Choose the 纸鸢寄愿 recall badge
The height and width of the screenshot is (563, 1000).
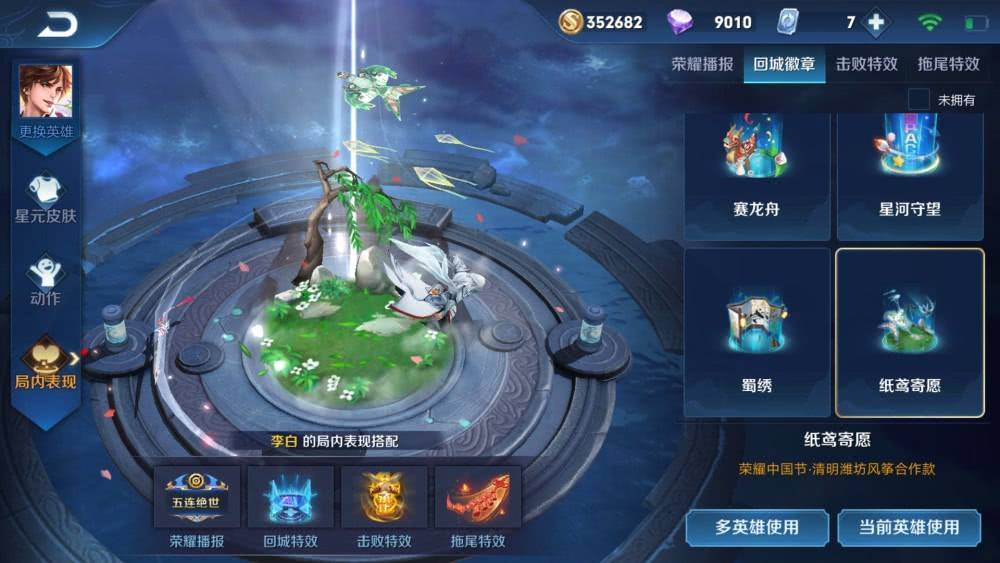(909, 332)
